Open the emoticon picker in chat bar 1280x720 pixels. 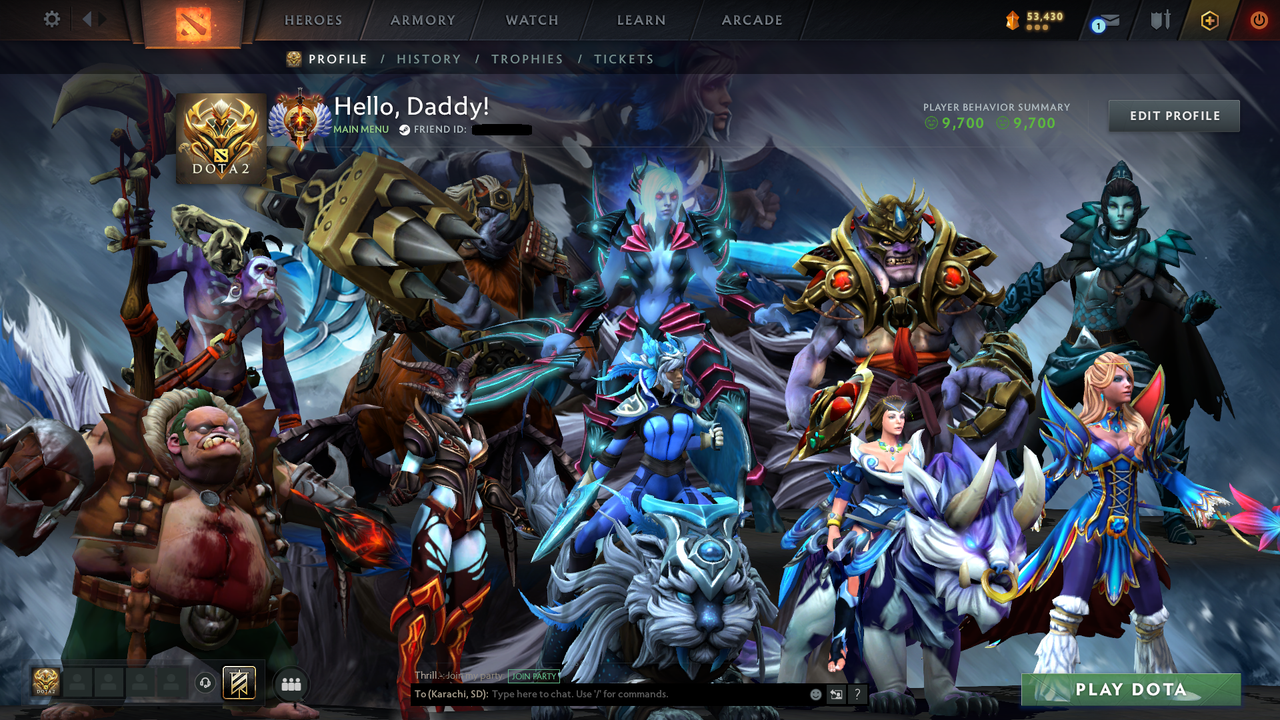tap(814, 694)
